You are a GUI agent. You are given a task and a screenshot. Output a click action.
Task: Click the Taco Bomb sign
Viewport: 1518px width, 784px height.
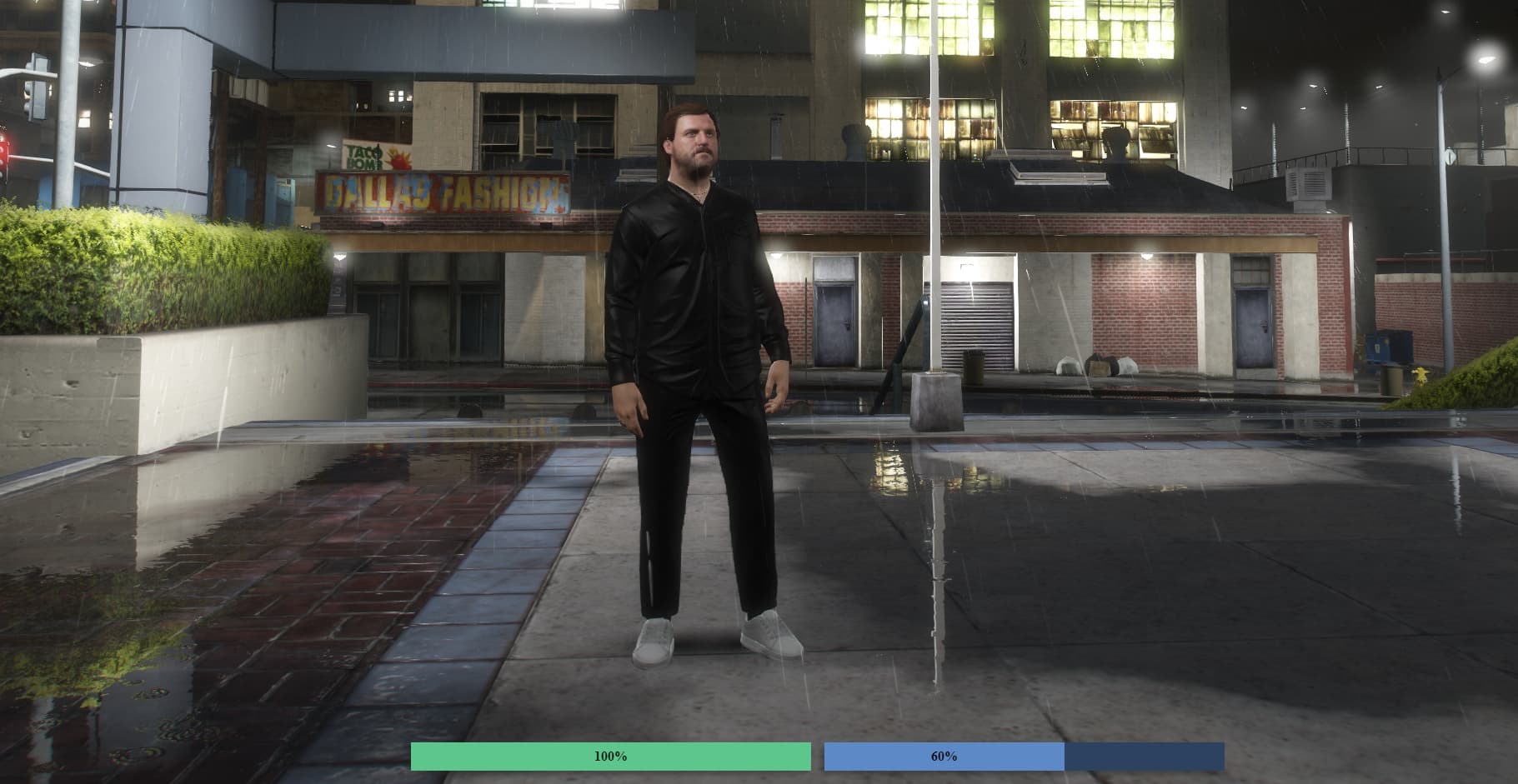(377, 154)
